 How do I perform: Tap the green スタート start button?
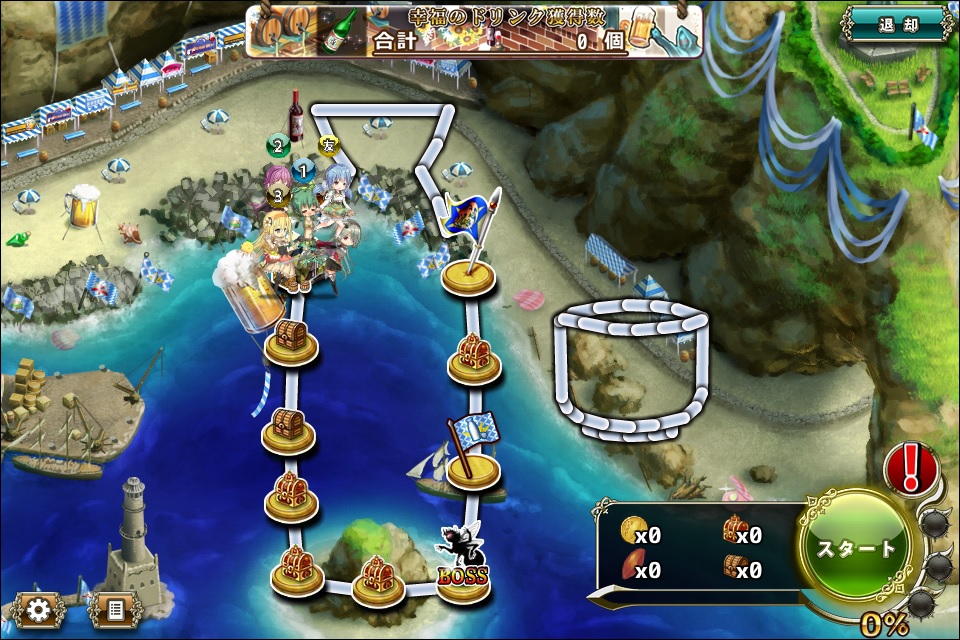[x=857, y=549]
